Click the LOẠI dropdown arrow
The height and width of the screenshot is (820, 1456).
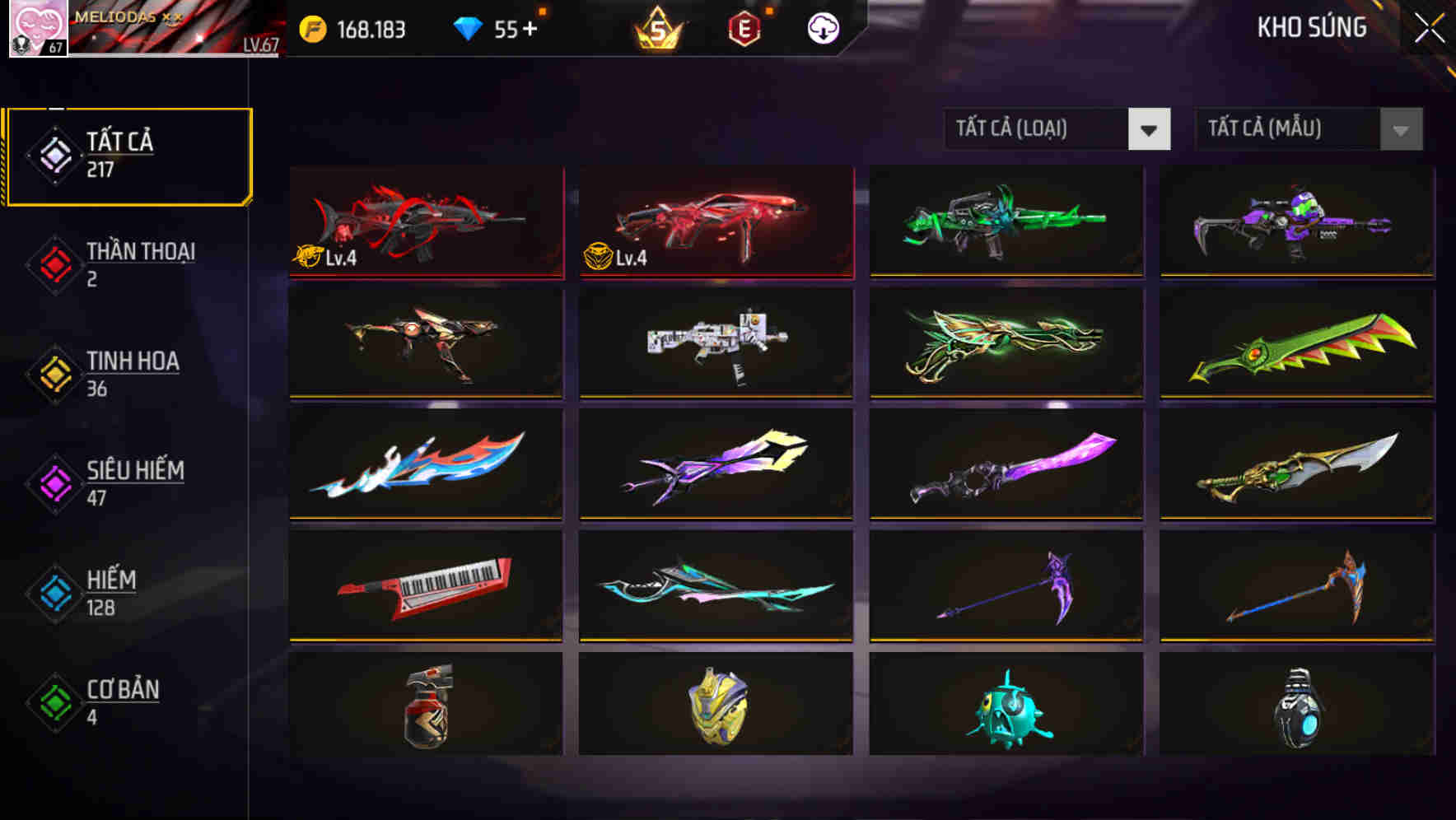point(1150,129)
